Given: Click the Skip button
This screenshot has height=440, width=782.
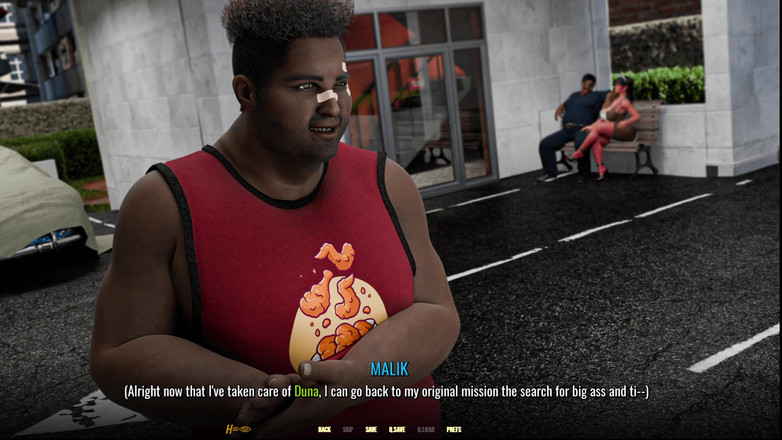Looking at the screenshot, I should (348, 429).
